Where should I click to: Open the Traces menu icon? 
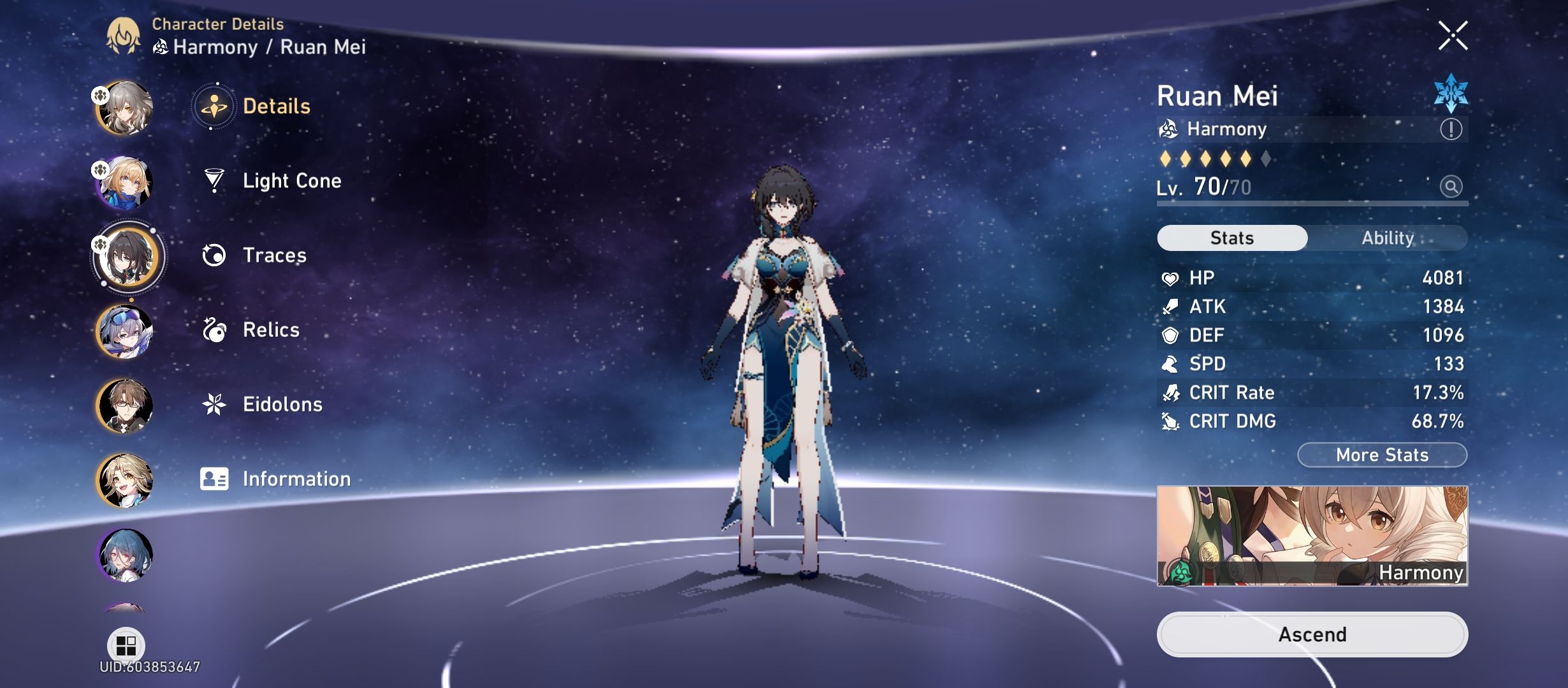coord(214,255)
